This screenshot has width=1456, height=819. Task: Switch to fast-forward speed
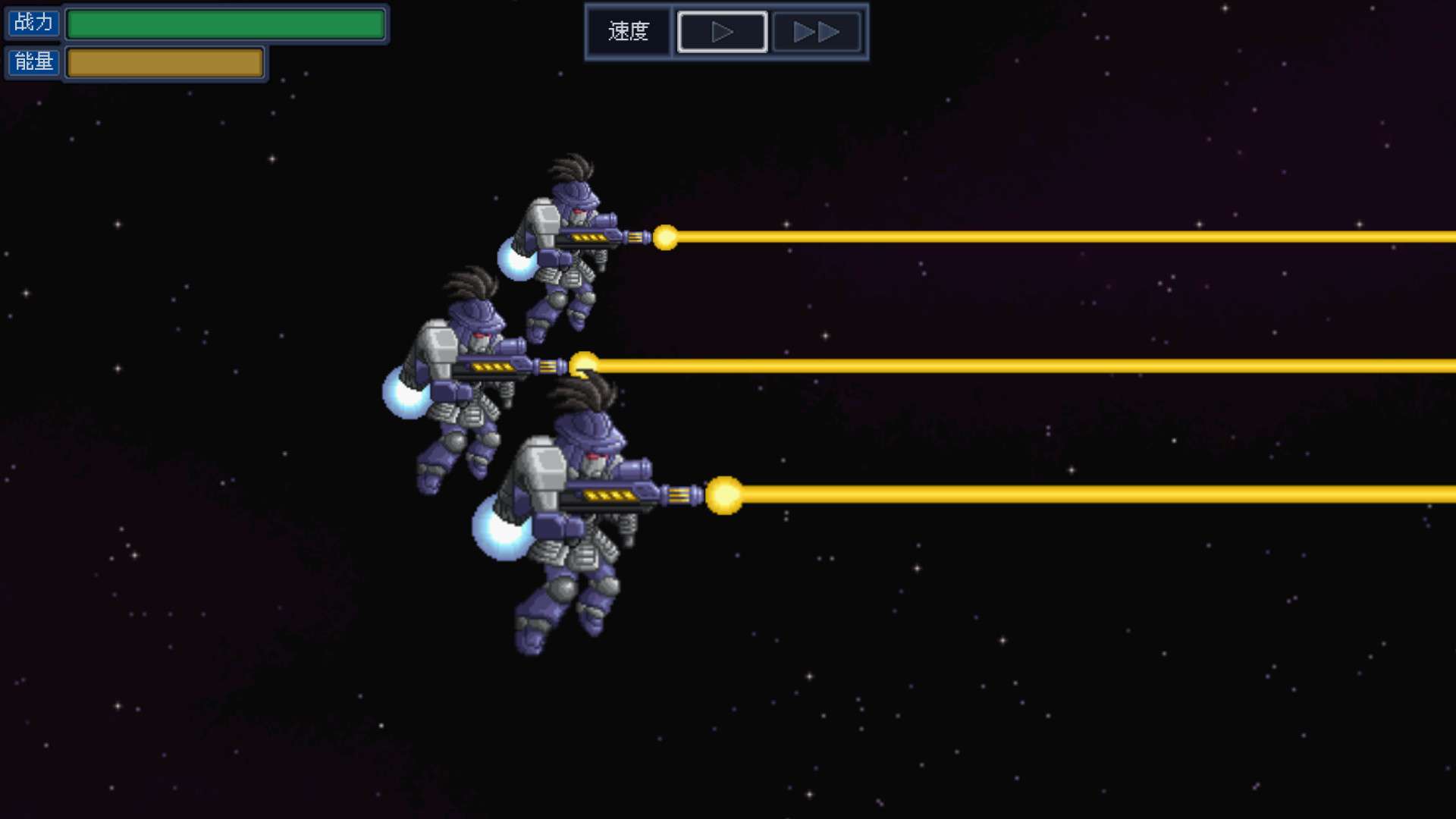point(816,32)
